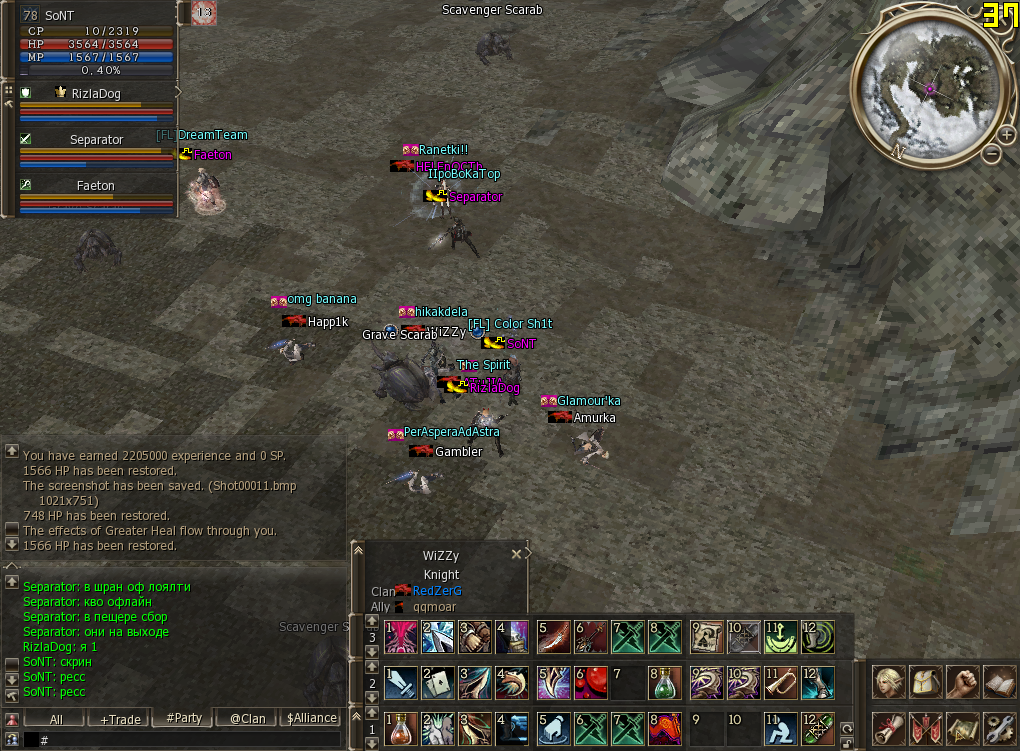Zoom in the minimap with plus button
Image resolution: width=1020 pixels, height=751 pixels.
pyautogui.click(x=1005, y=134)
